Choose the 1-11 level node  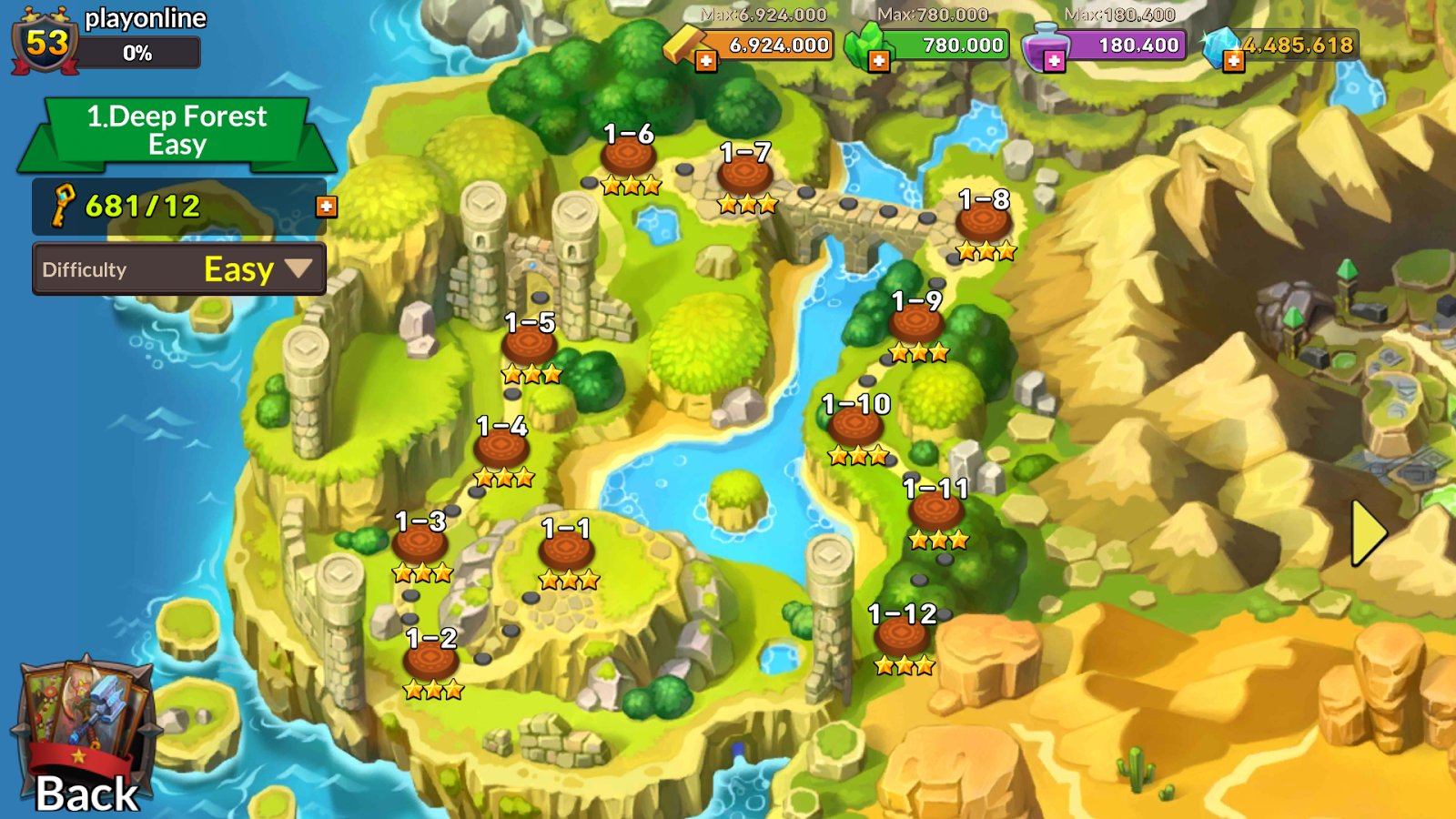935,511
